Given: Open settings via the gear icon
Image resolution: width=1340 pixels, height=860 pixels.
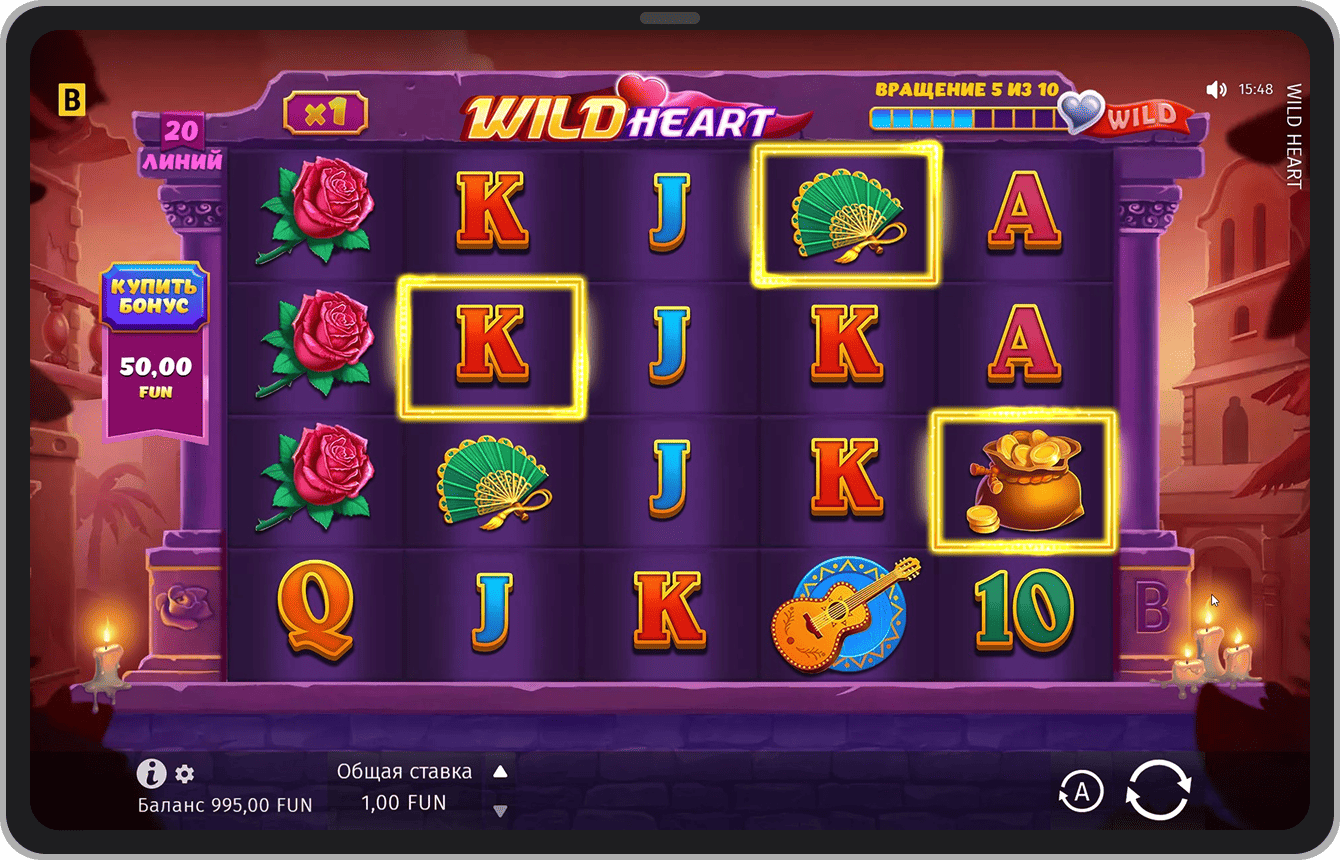Looking at the screenshot, I should [x=185, y=773].
